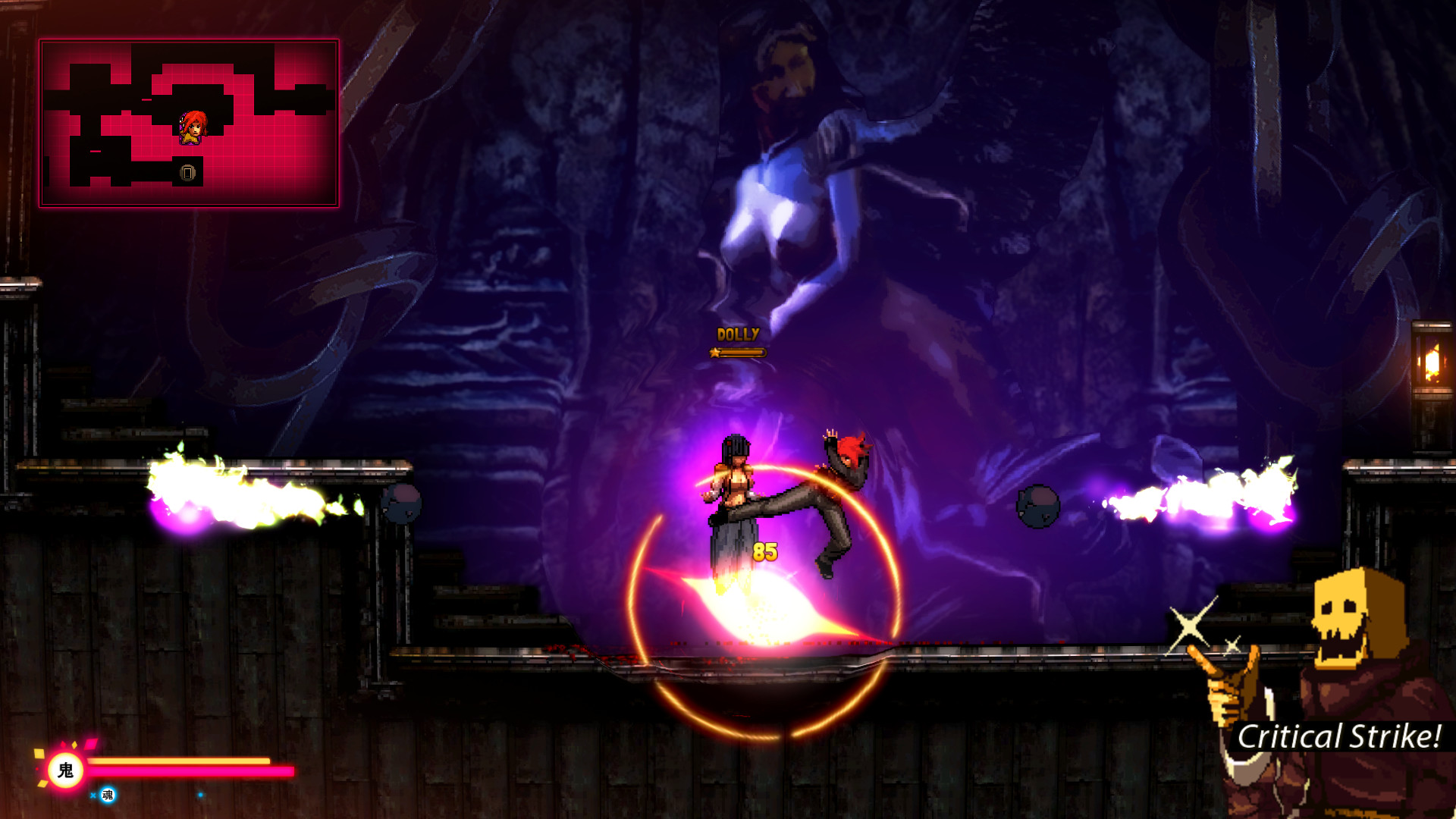Select the 鬼 (Oni) health orb emblem
Image resolution: width=1456 pixels, height=819 pixels.
67,770
